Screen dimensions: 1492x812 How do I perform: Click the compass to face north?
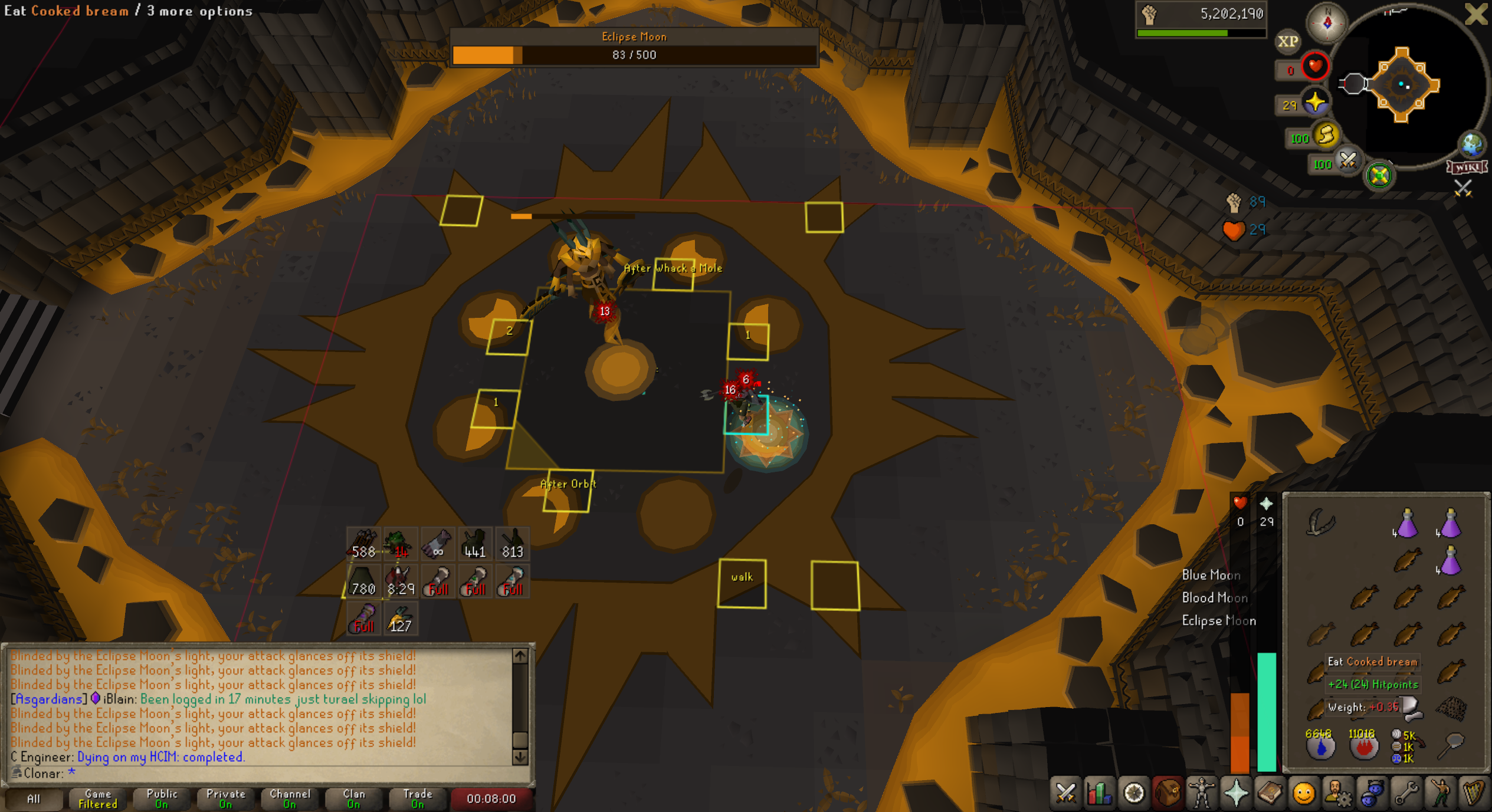click(1327, 23)
